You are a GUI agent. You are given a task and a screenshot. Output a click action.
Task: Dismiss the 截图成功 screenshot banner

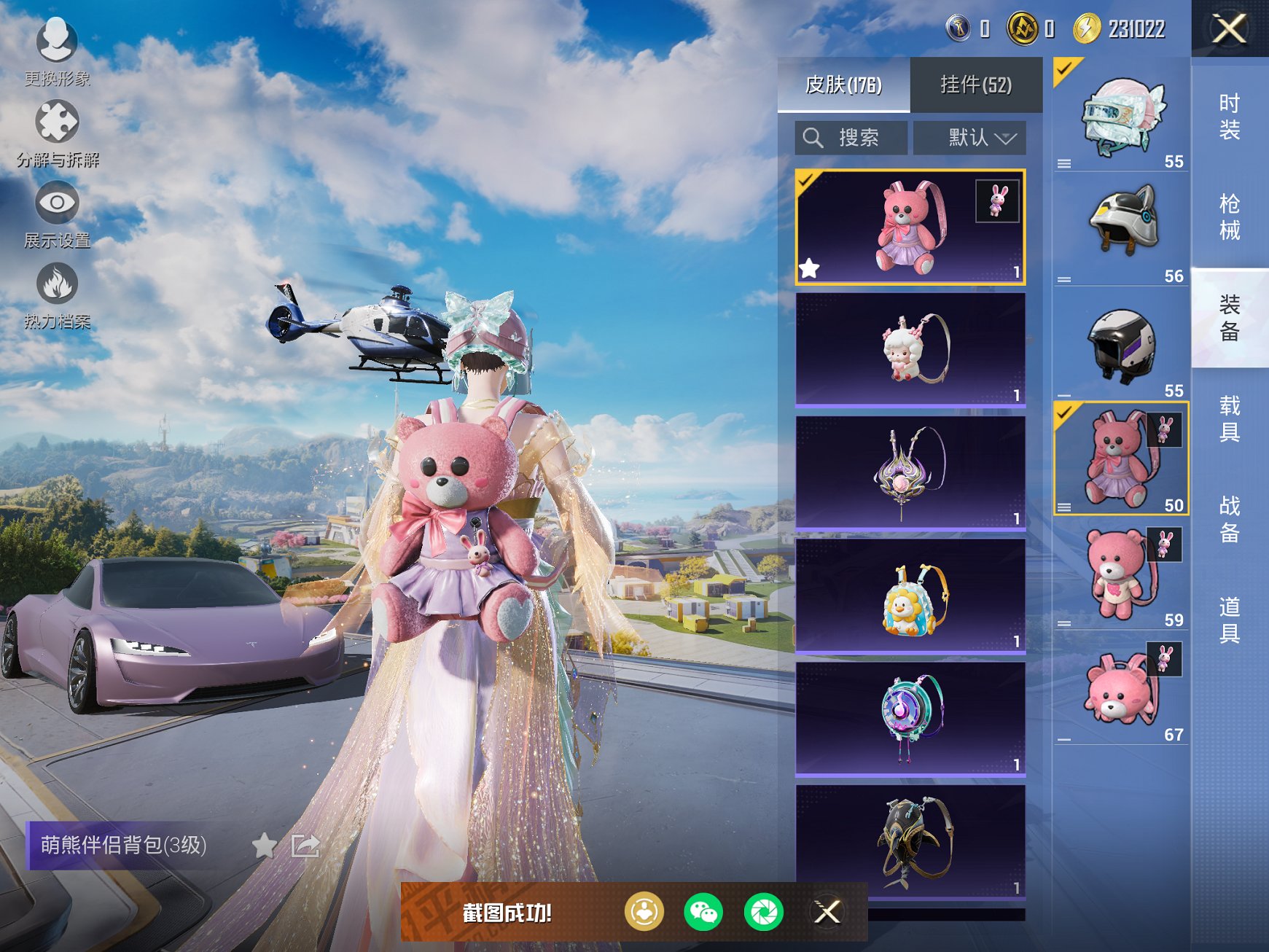[827, 912]
